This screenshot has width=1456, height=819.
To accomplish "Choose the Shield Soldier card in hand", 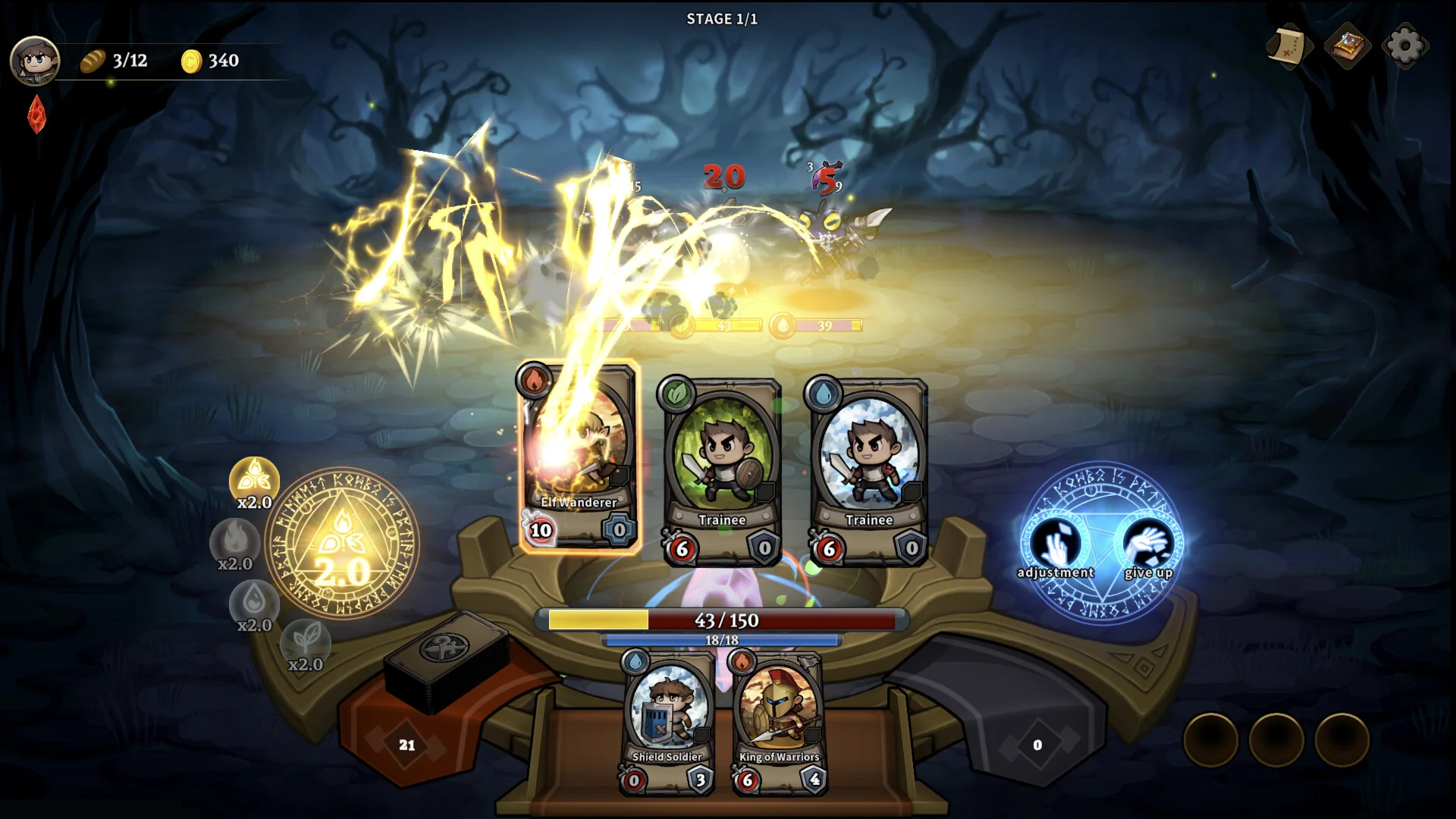I will click(x=667, y=720).
